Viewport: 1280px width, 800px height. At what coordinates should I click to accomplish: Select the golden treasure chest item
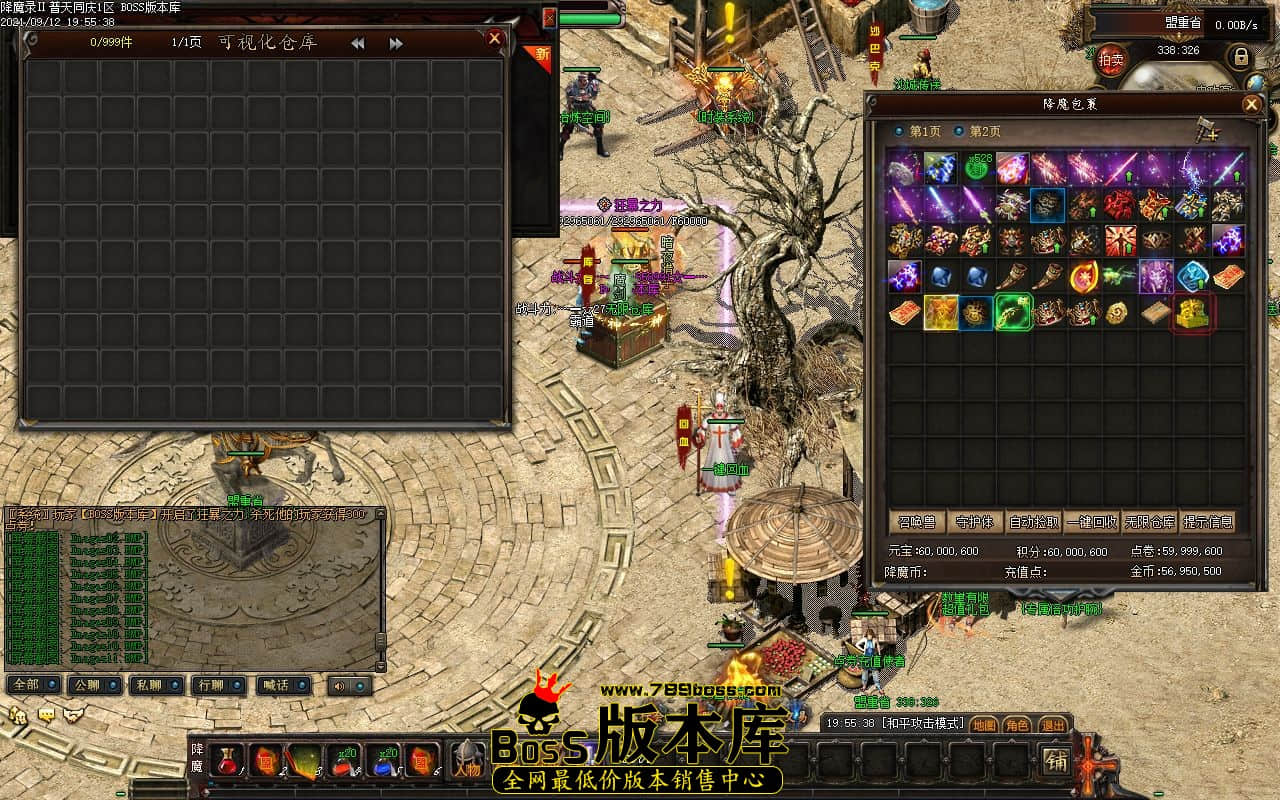tap(1192, 313)
